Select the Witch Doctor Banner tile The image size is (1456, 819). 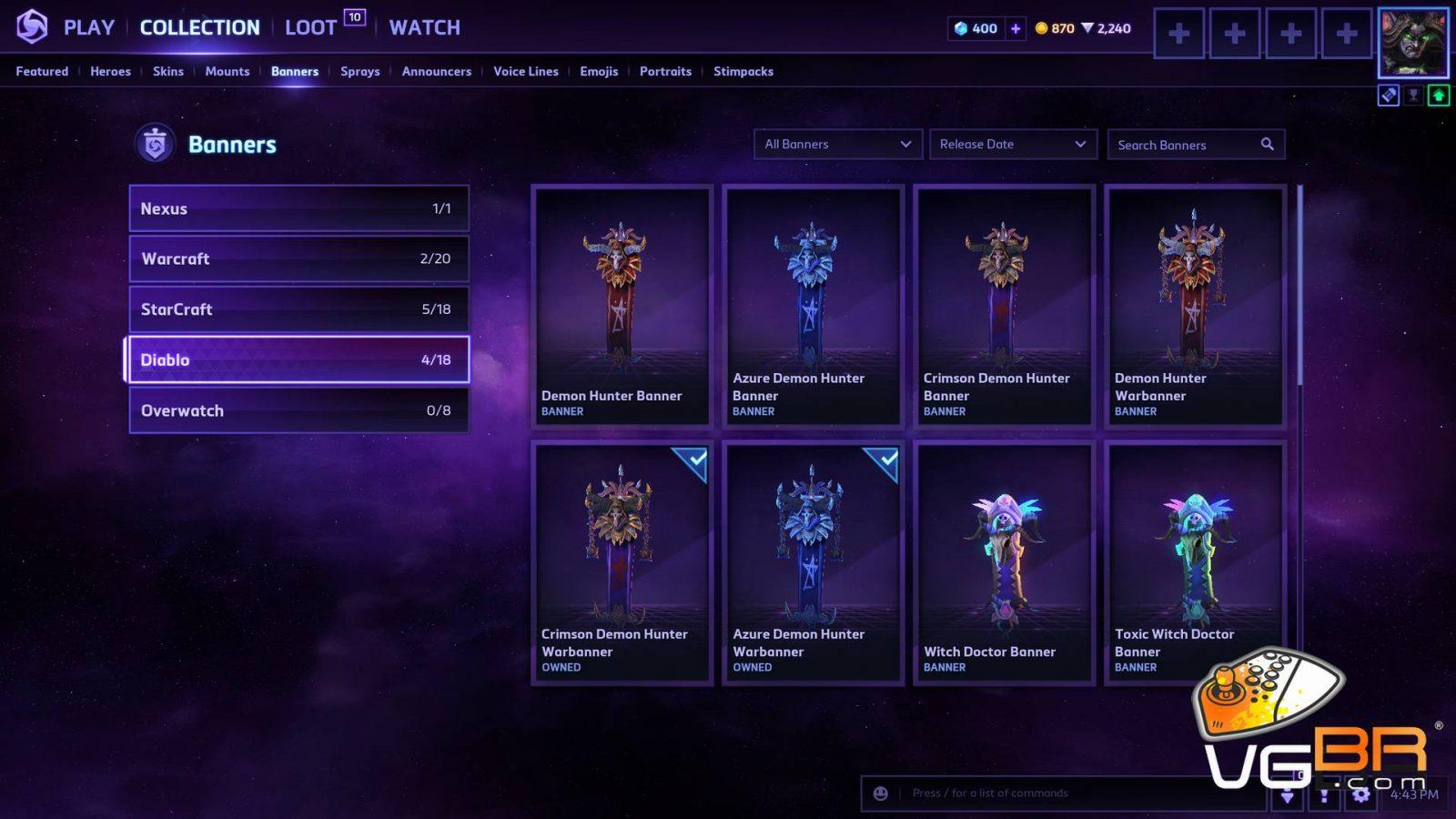(1004, 562)
